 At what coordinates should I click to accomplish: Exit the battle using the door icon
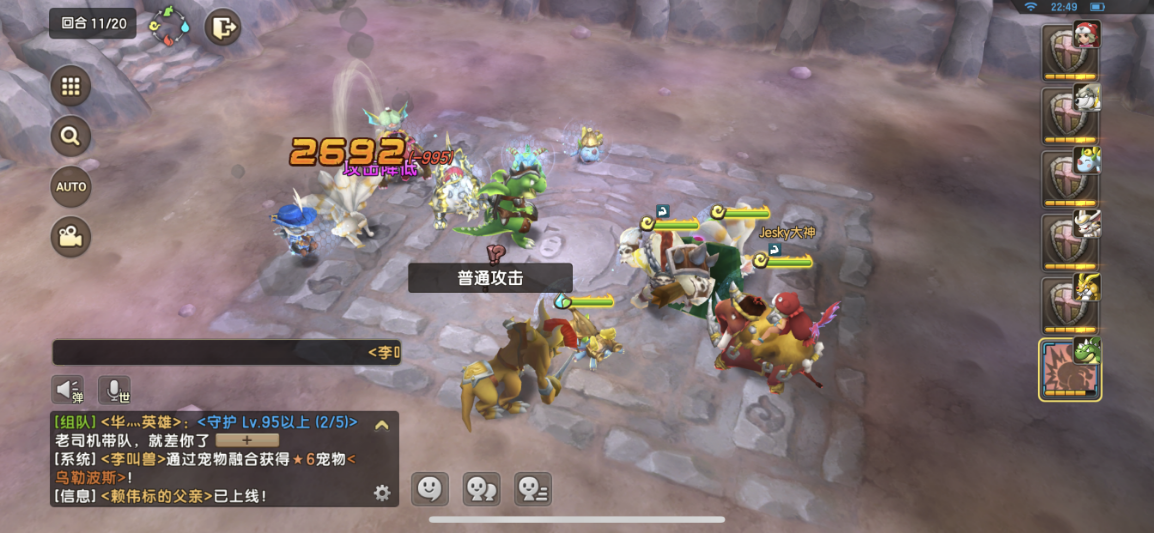[x=223, y=27]
